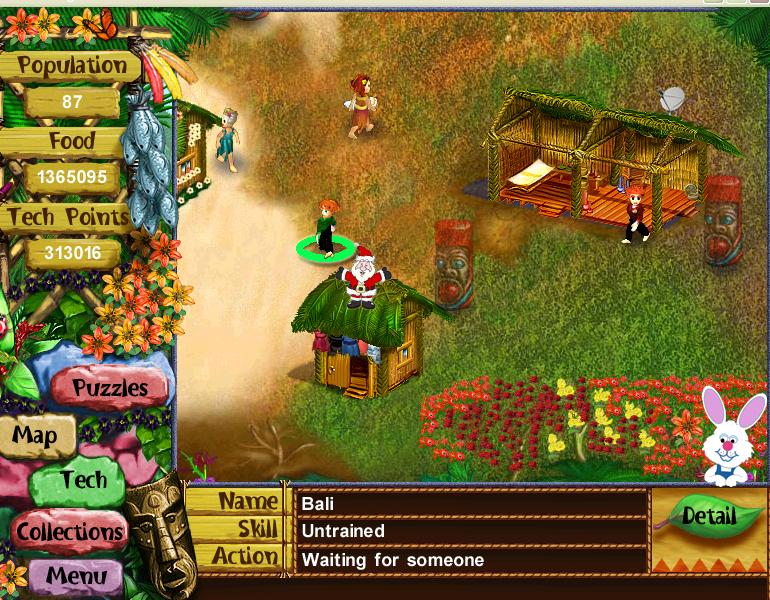The height and width of the screenshot is (600, 770).
Task: Open the Map view
Action: pyautogui.click(x=35, y=436)
